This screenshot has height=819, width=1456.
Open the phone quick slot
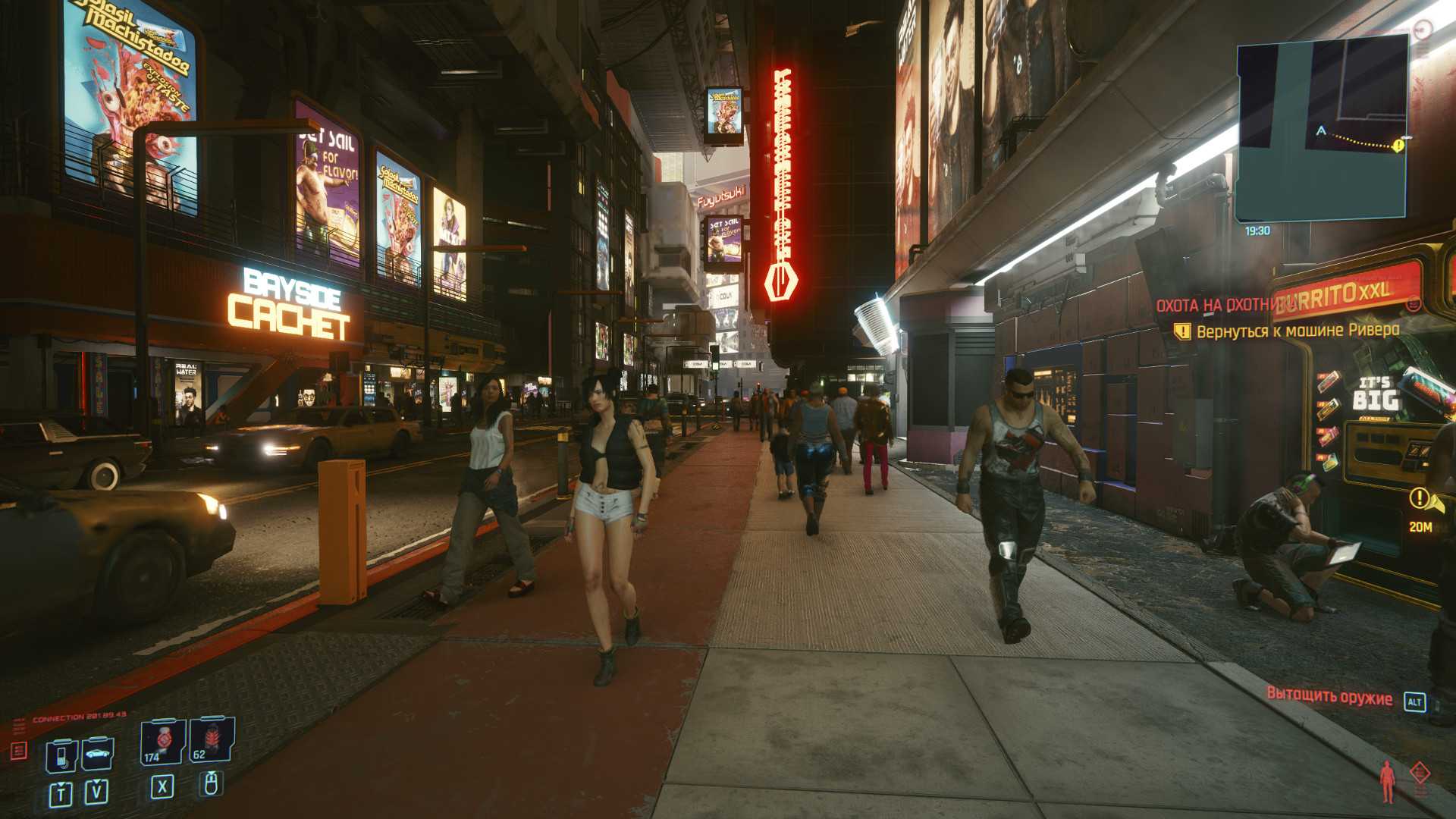[x=61, y=755]
